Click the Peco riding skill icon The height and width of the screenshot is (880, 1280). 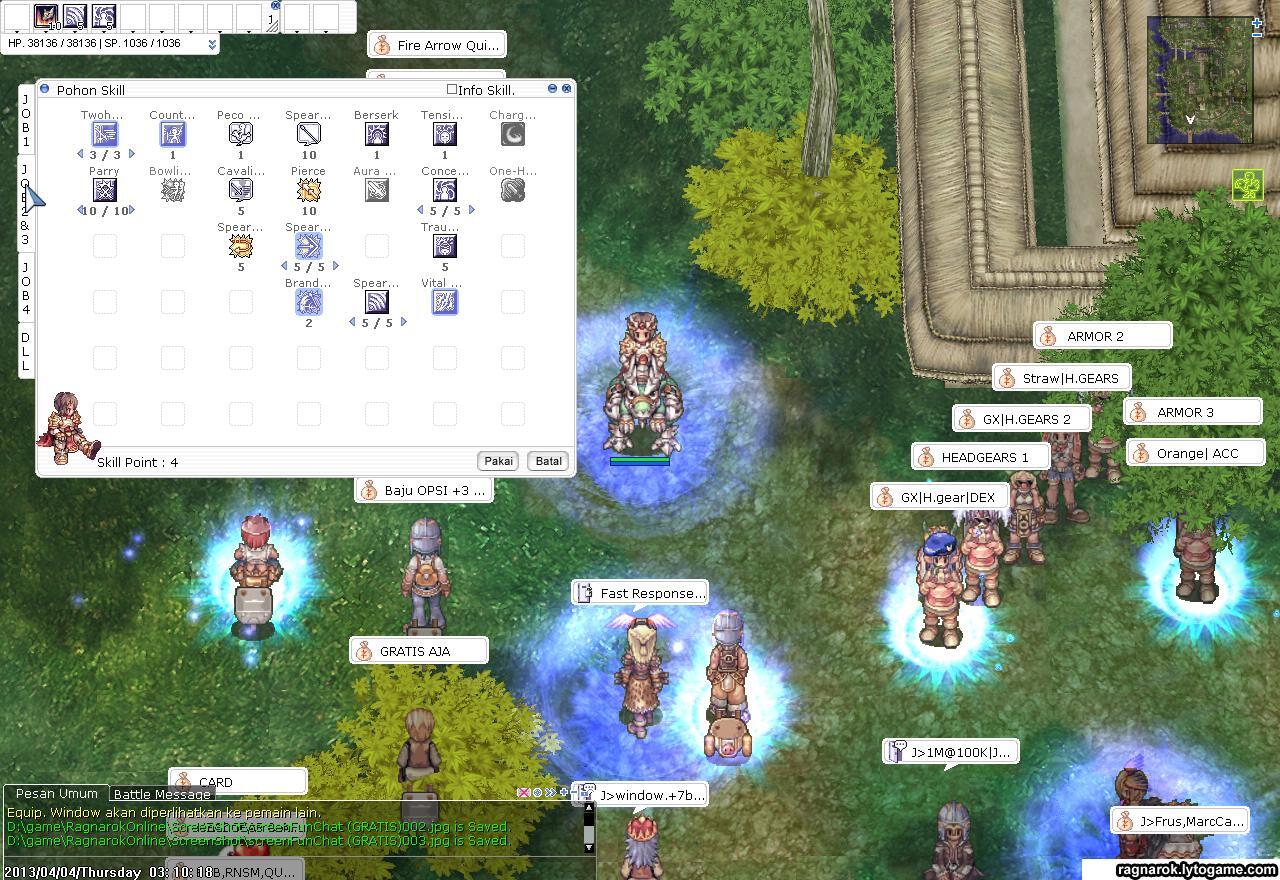pyautogui.click(x=240, y=135)
